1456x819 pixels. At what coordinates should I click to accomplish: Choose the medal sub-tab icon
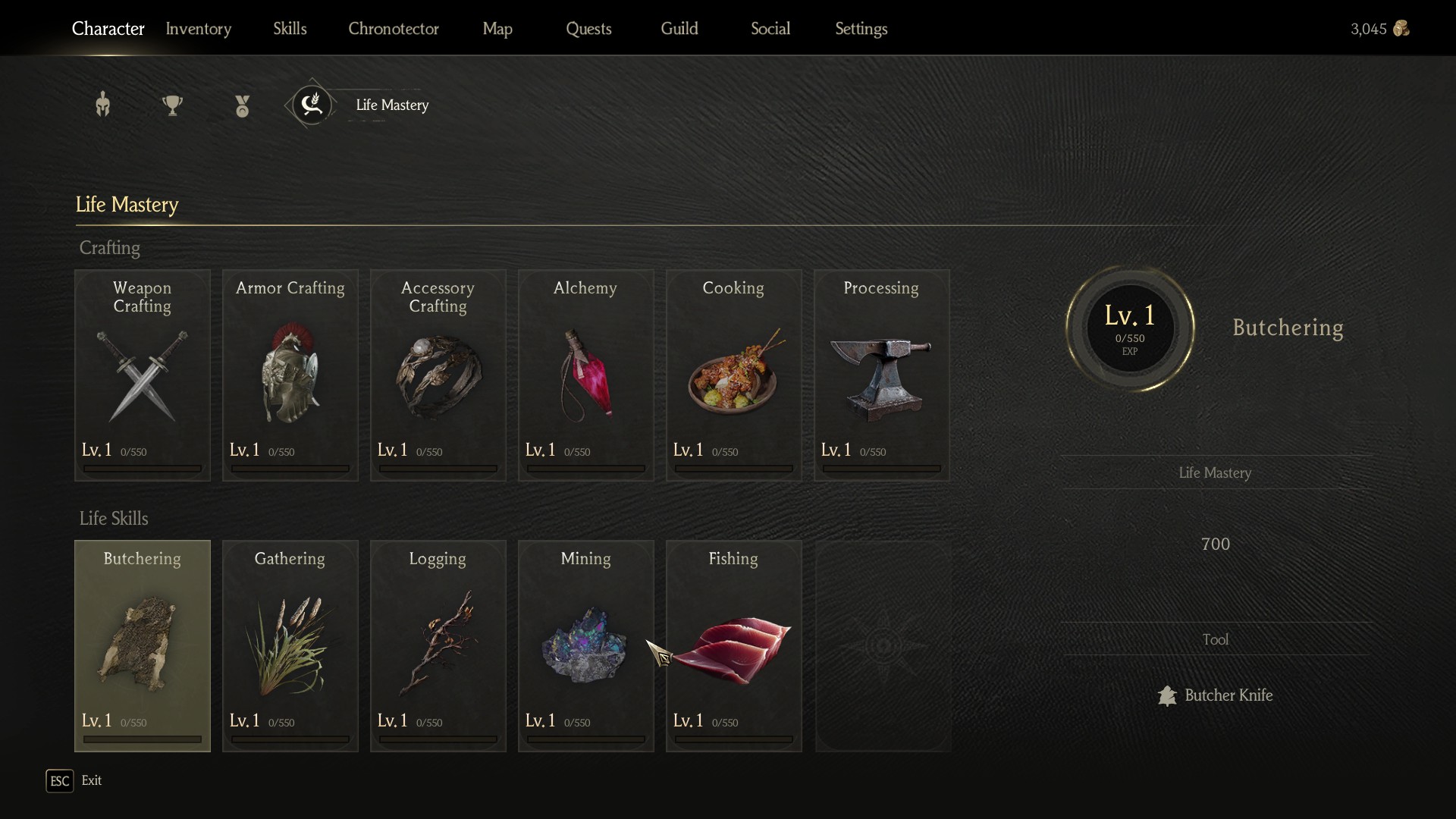pyautogui.click(x=242, y=105)
